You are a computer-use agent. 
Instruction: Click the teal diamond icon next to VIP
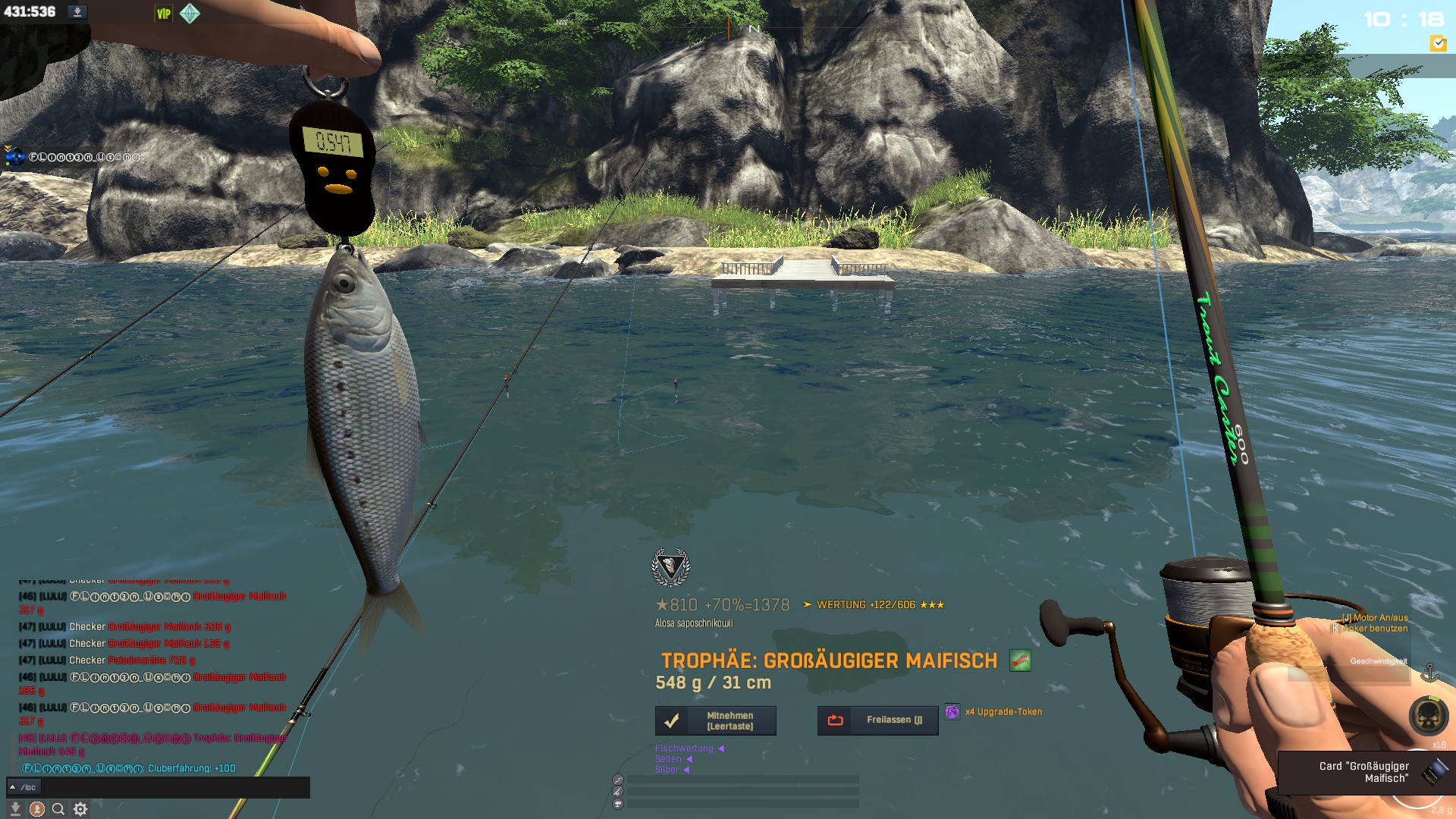(190, 14)
